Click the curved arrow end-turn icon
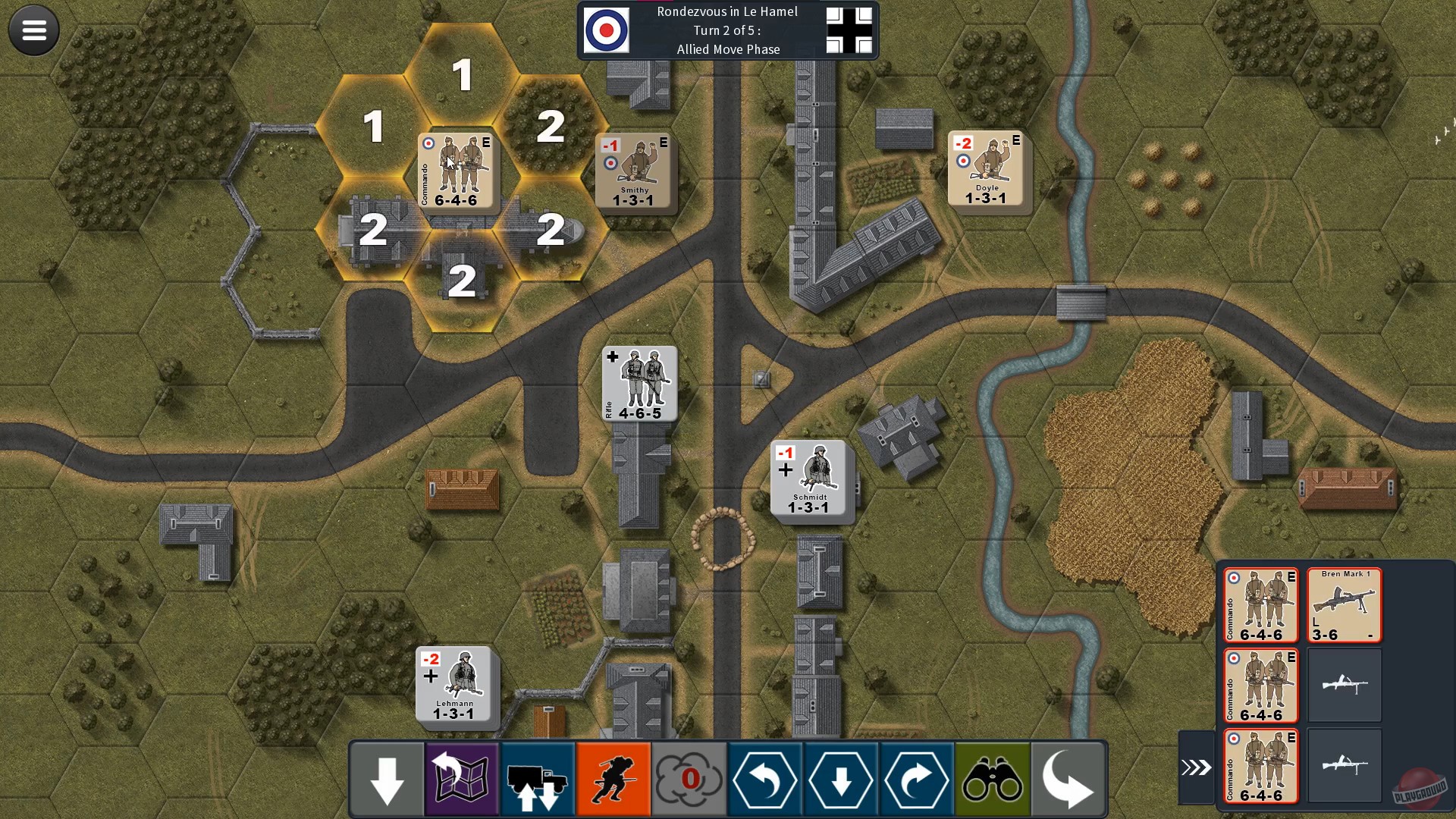Image resolution: width=1456 pixels, height=819 pixels. click(1068, 778)
